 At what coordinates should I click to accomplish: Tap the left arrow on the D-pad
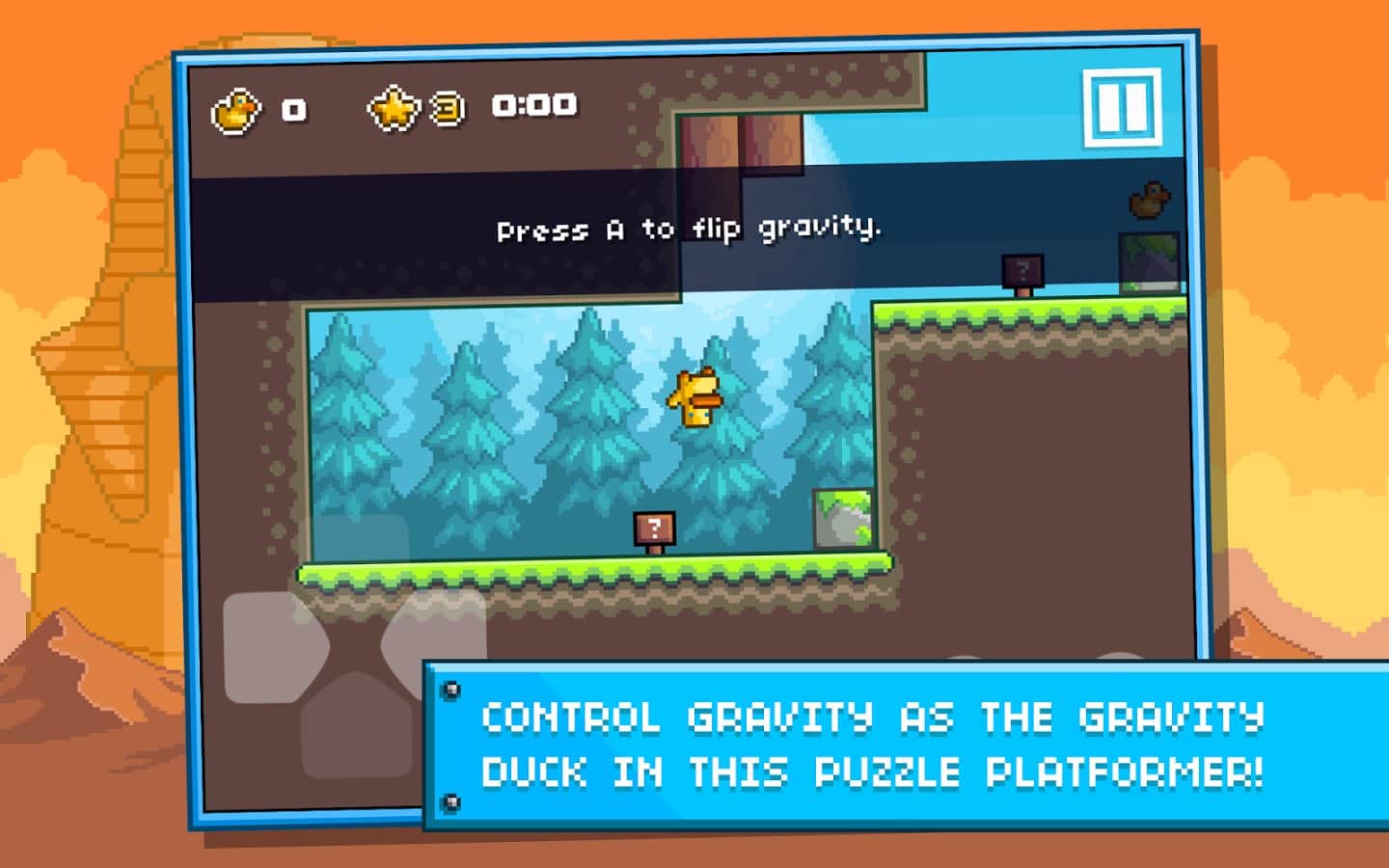pyautogui.click(x=272, y=647)
